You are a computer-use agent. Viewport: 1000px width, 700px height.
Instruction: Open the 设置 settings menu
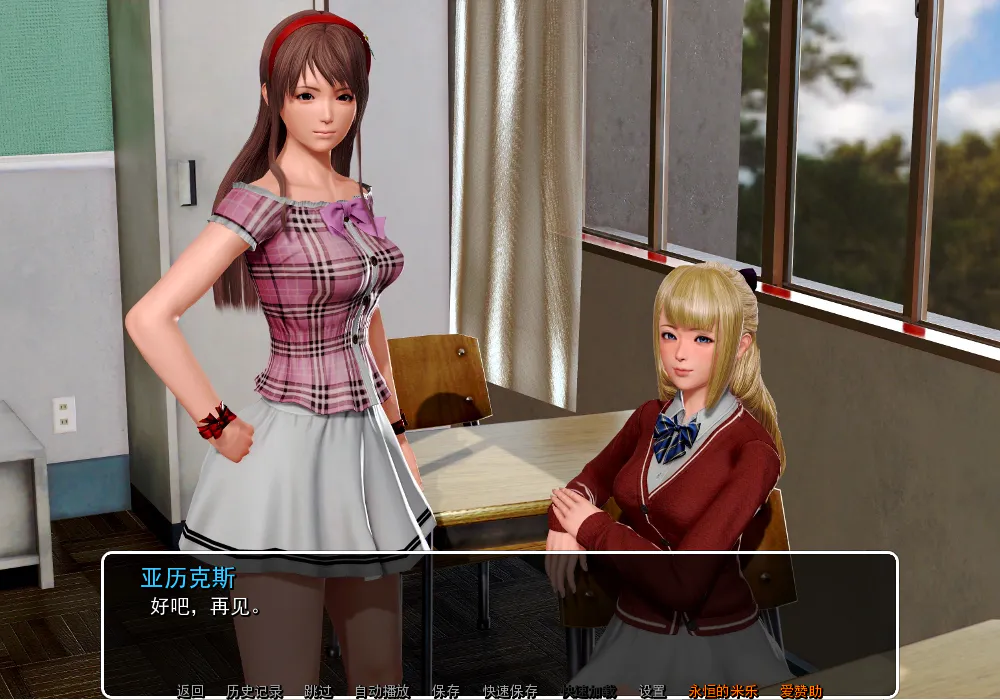click(x=652, y=691)
